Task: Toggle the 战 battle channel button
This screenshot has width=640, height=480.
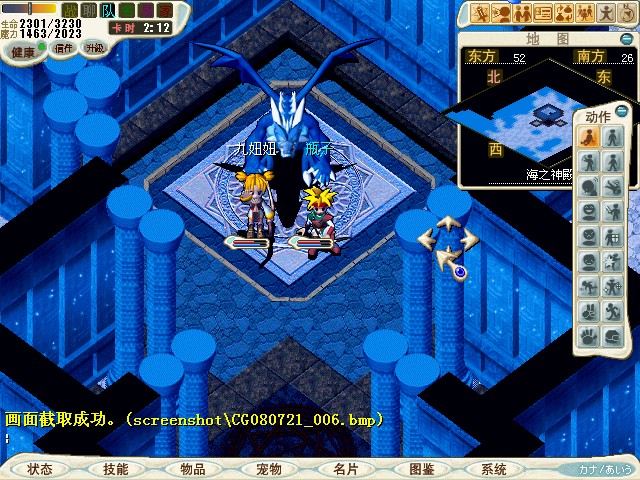Action: coord(70,10)
